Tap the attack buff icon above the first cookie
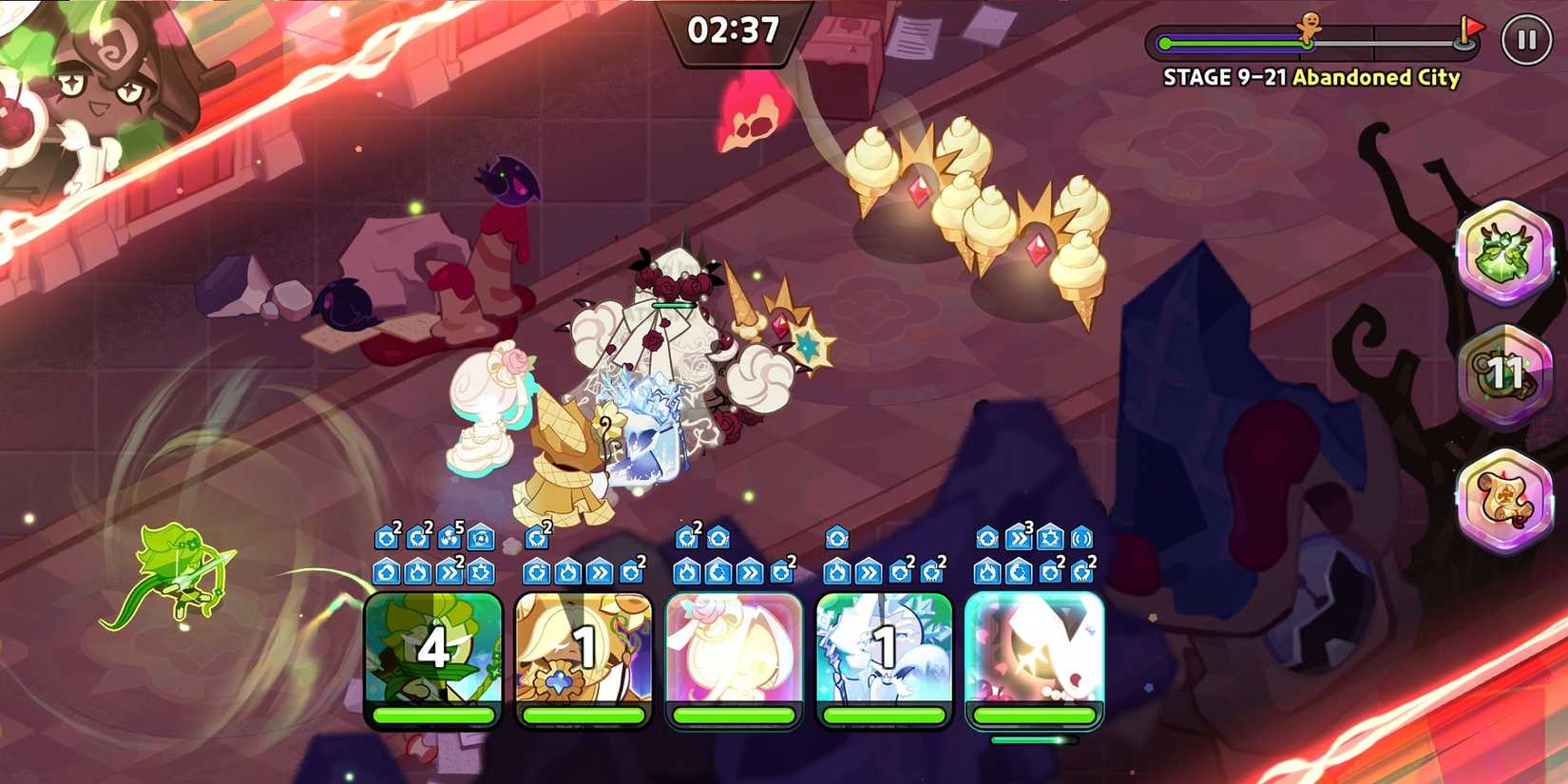 click(386, 539)
